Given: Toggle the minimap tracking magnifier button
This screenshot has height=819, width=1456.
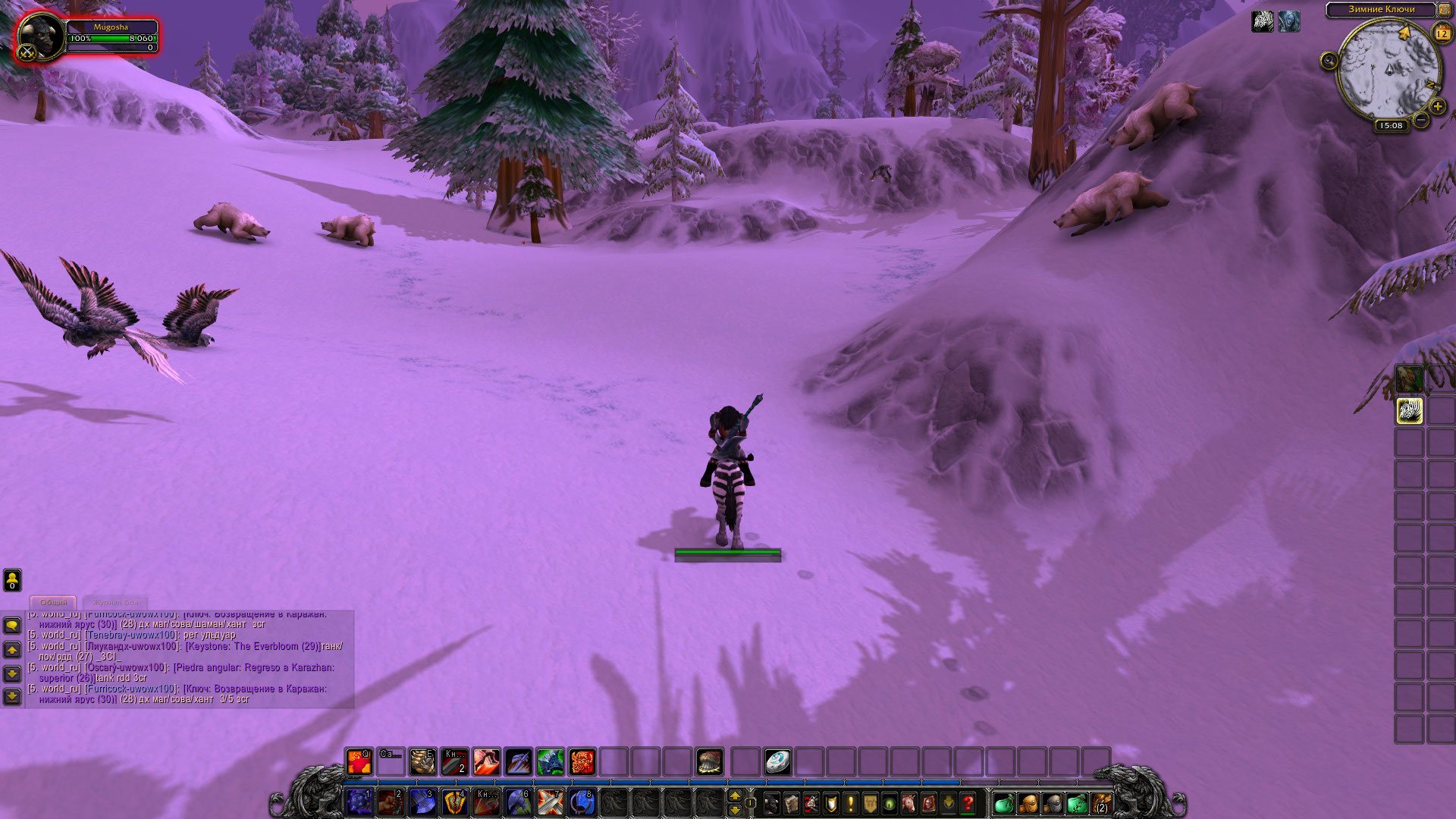Looking at the screenshot, I should click(x=1329, y=61).
